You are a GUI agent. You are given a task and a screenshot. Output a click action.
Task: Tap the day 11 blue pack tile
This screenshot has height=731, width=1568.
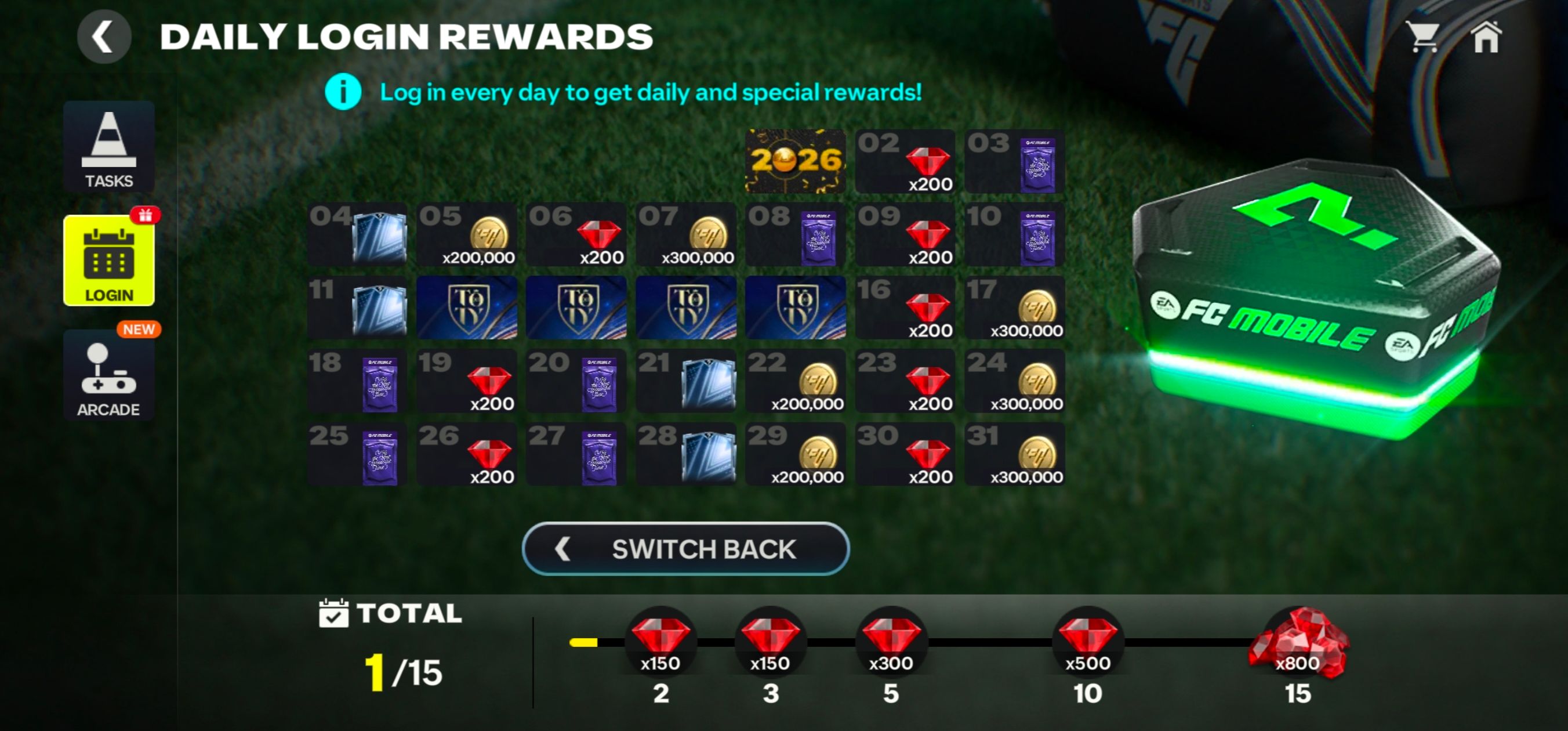click(357, 307)
